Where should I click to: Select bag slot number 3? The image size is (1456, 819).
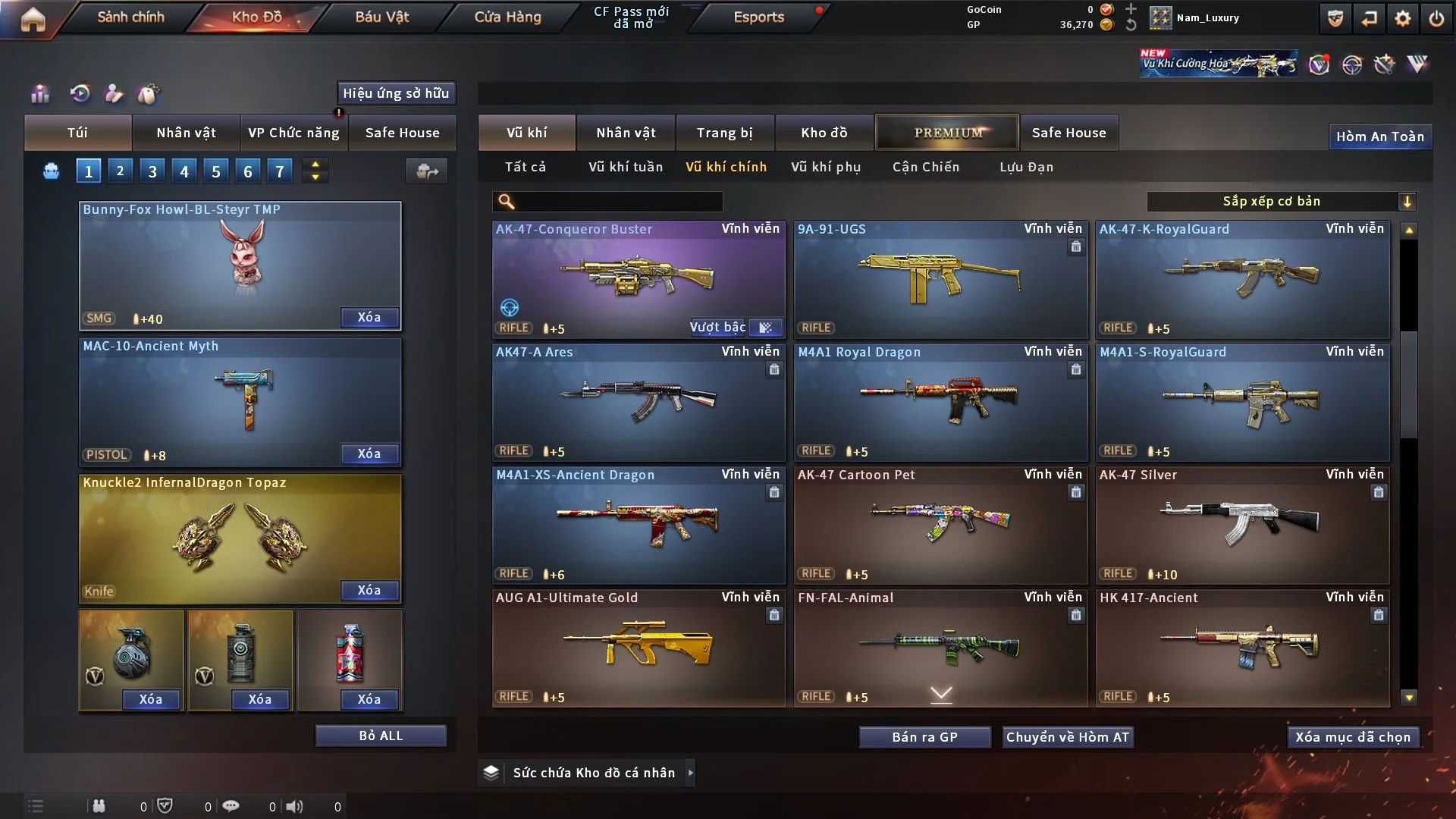point(152,171)
